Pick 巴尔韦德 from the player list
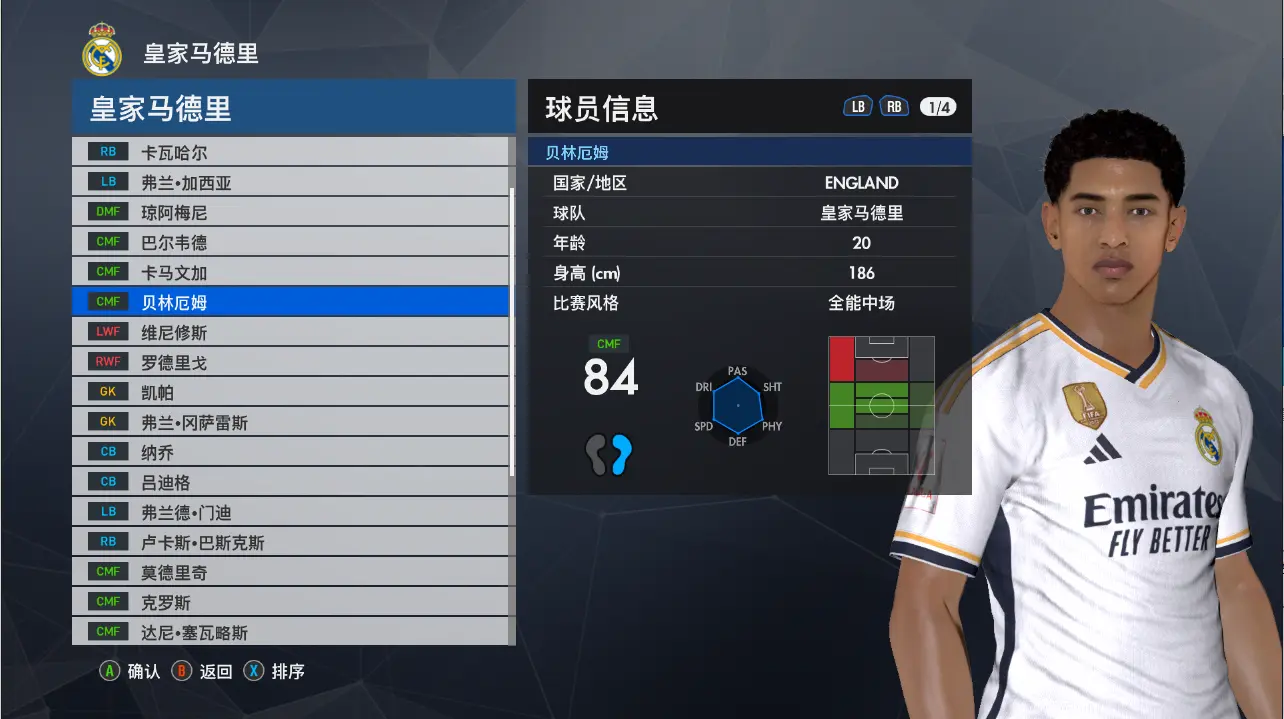The height and width of the screenshot is (719, 1284). (290, 243)
